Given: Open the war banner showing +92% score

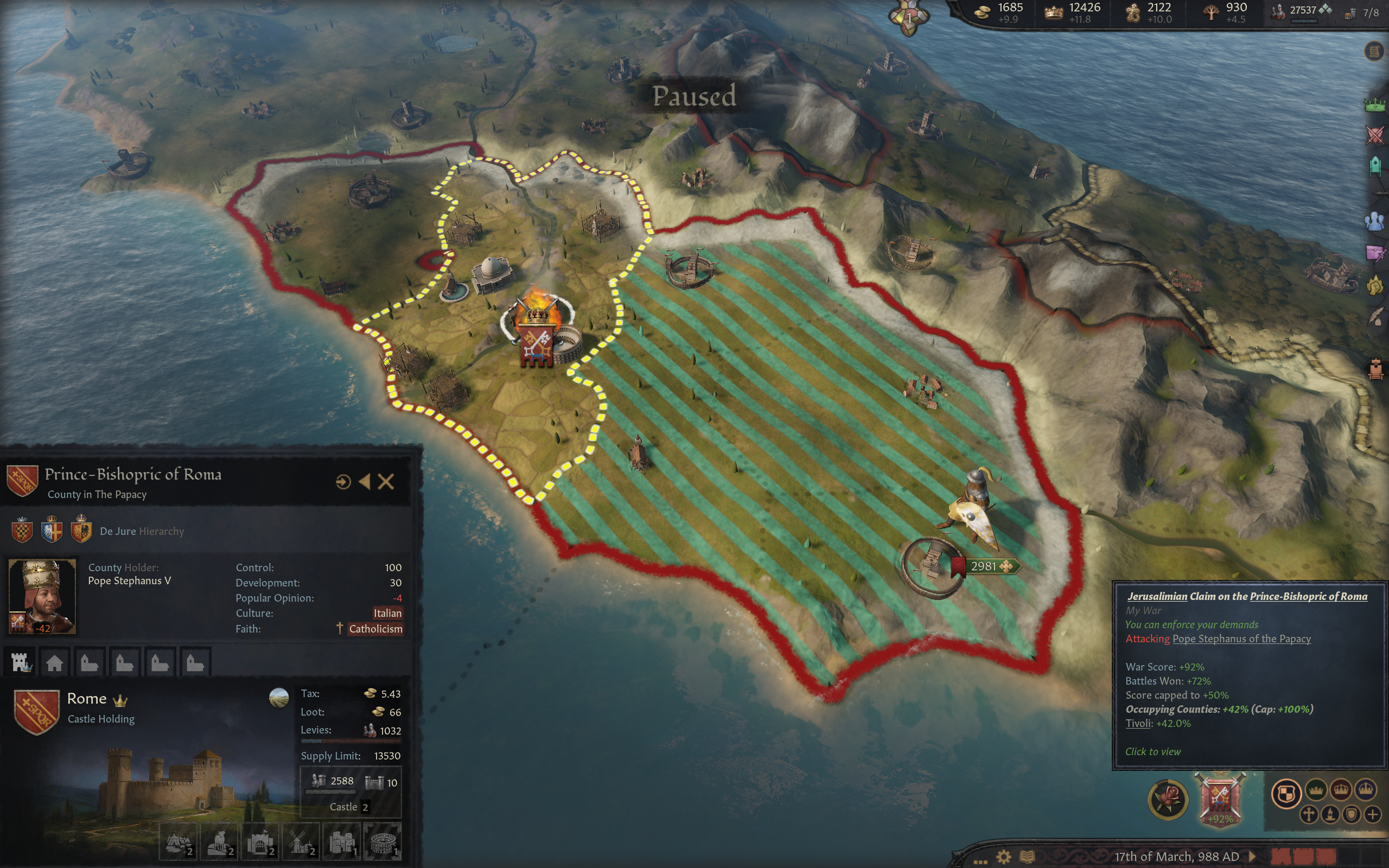Looking at the screenshot, I should [x=1220, y=797].
